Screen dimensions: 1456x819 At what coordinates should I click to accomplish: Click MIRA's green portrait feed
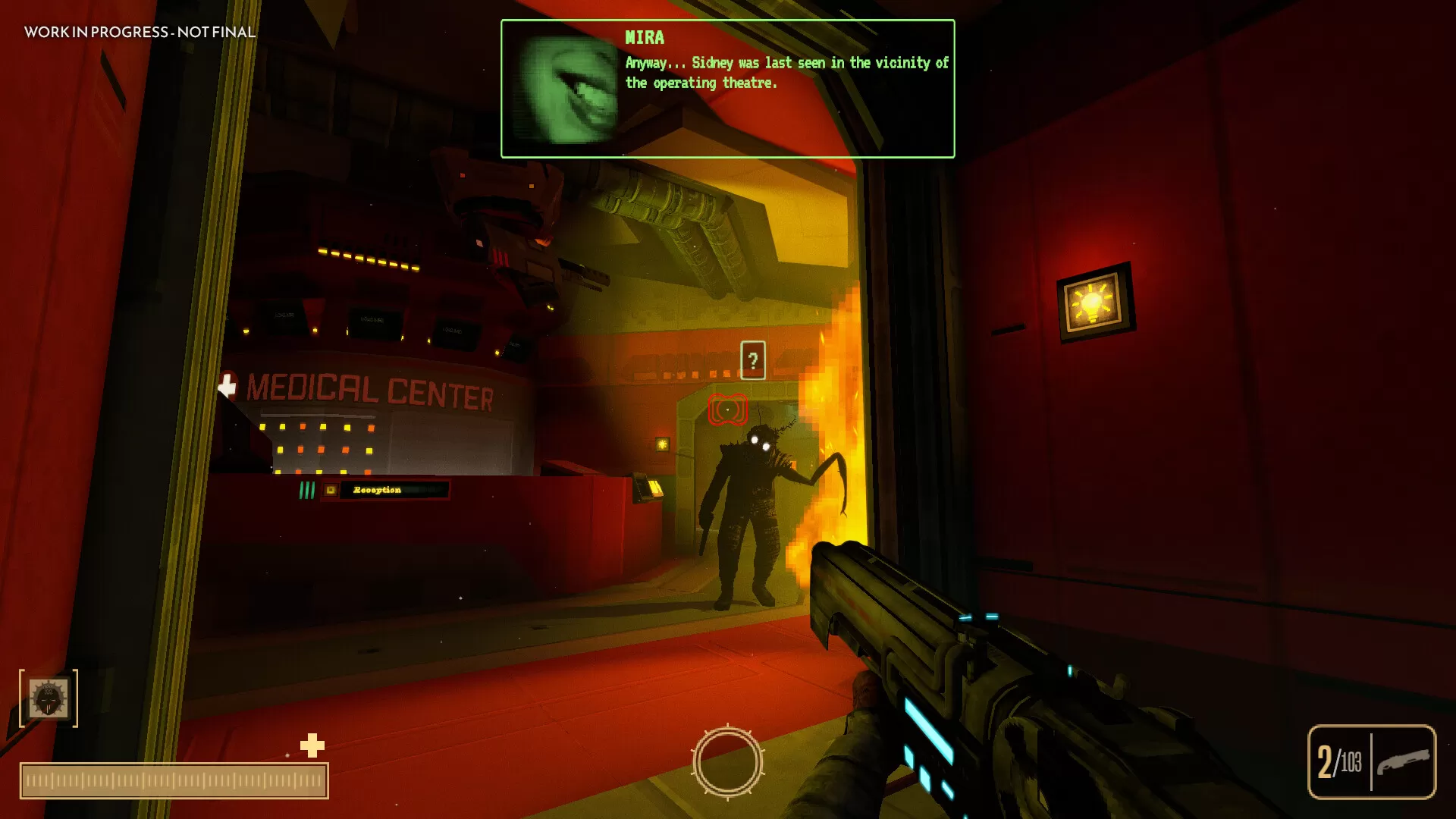[565, 89]
